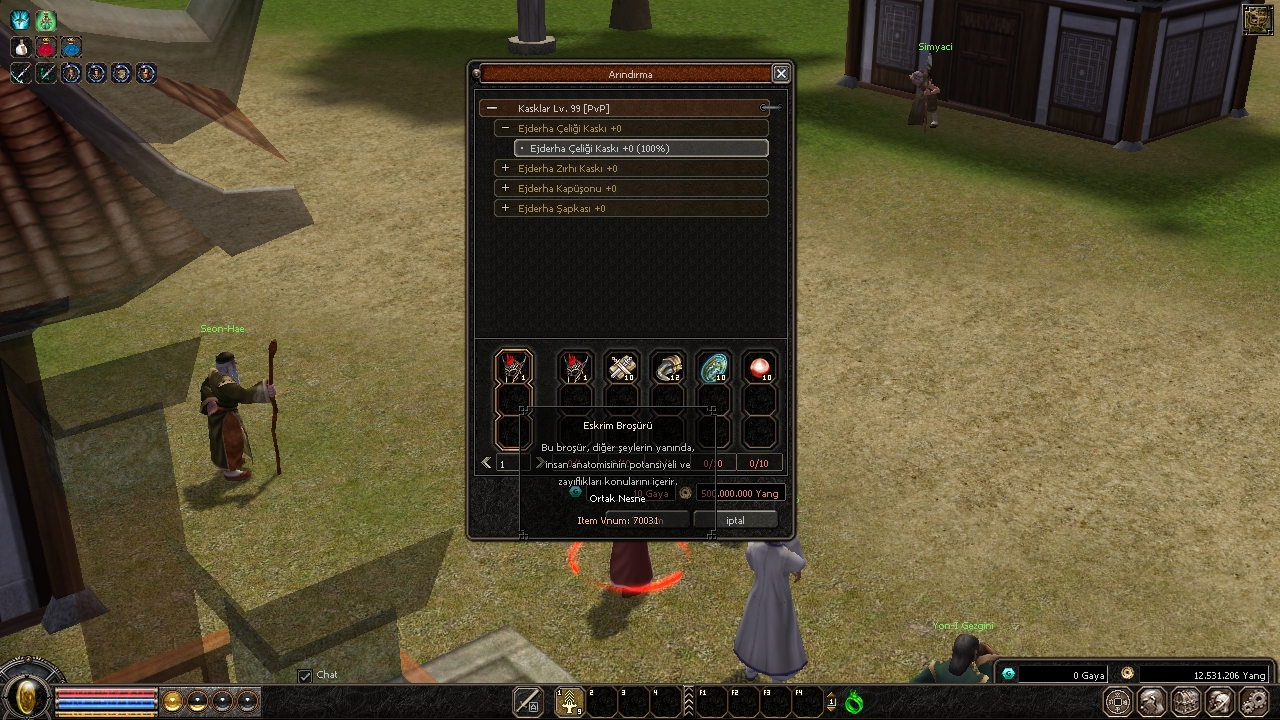Close the Arındırma window
Screen dimensions: 1280x720
[781, 73]
